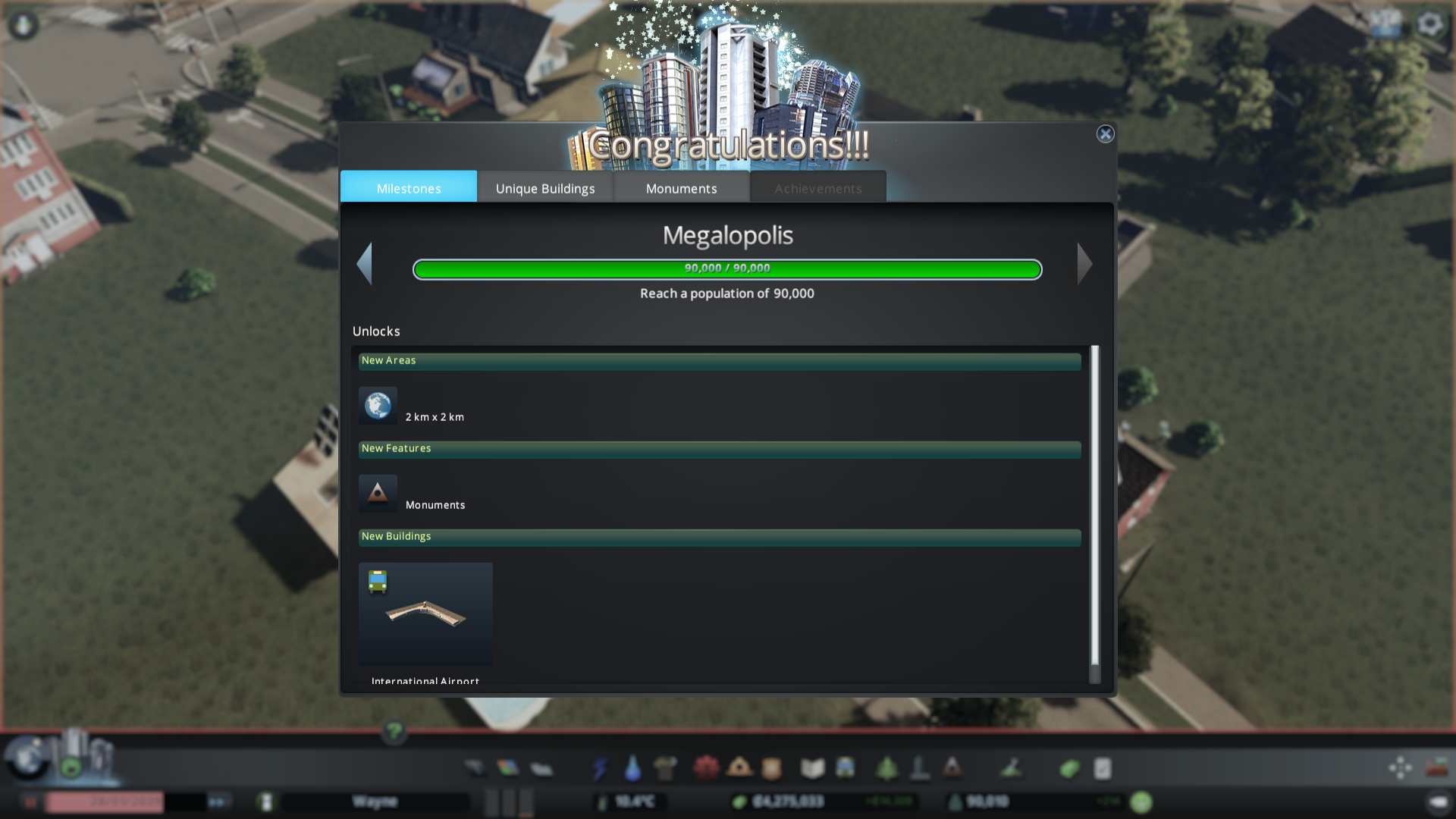Open the Electricity menu
The height and width of the screenshot is (819, 1456).
(600, 767)
